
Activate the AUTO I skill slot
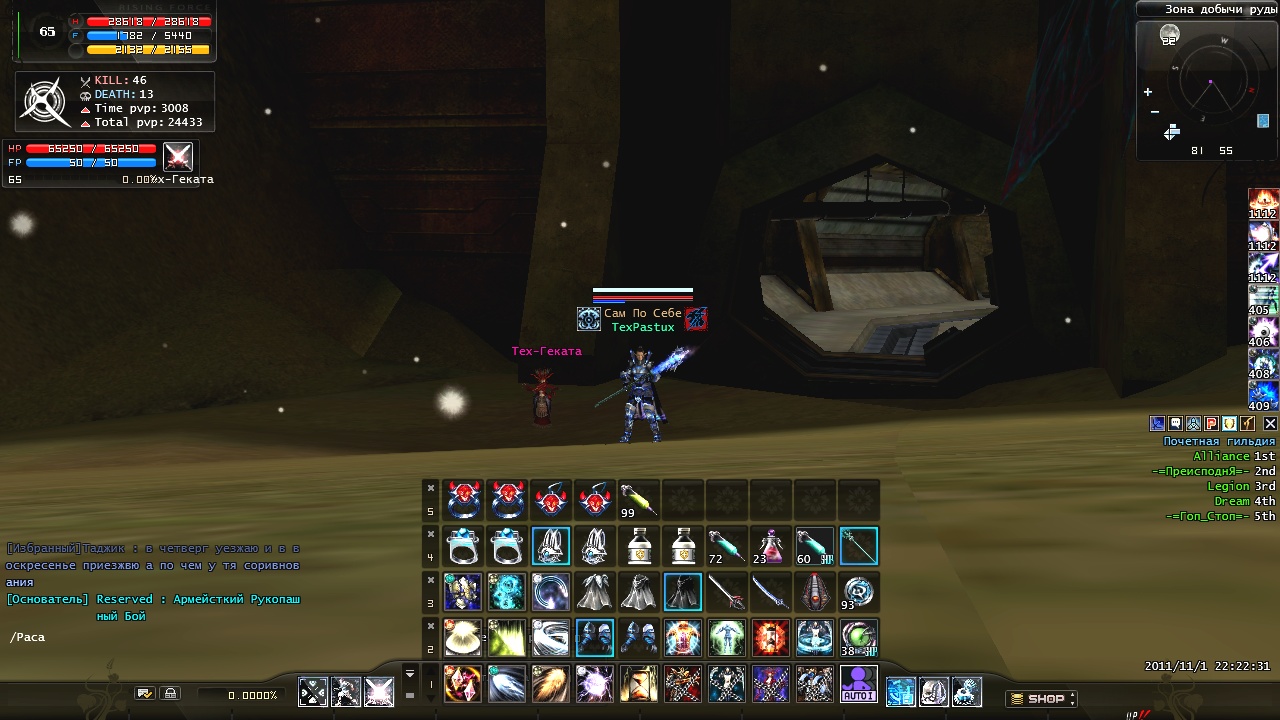tap(858, 683)
